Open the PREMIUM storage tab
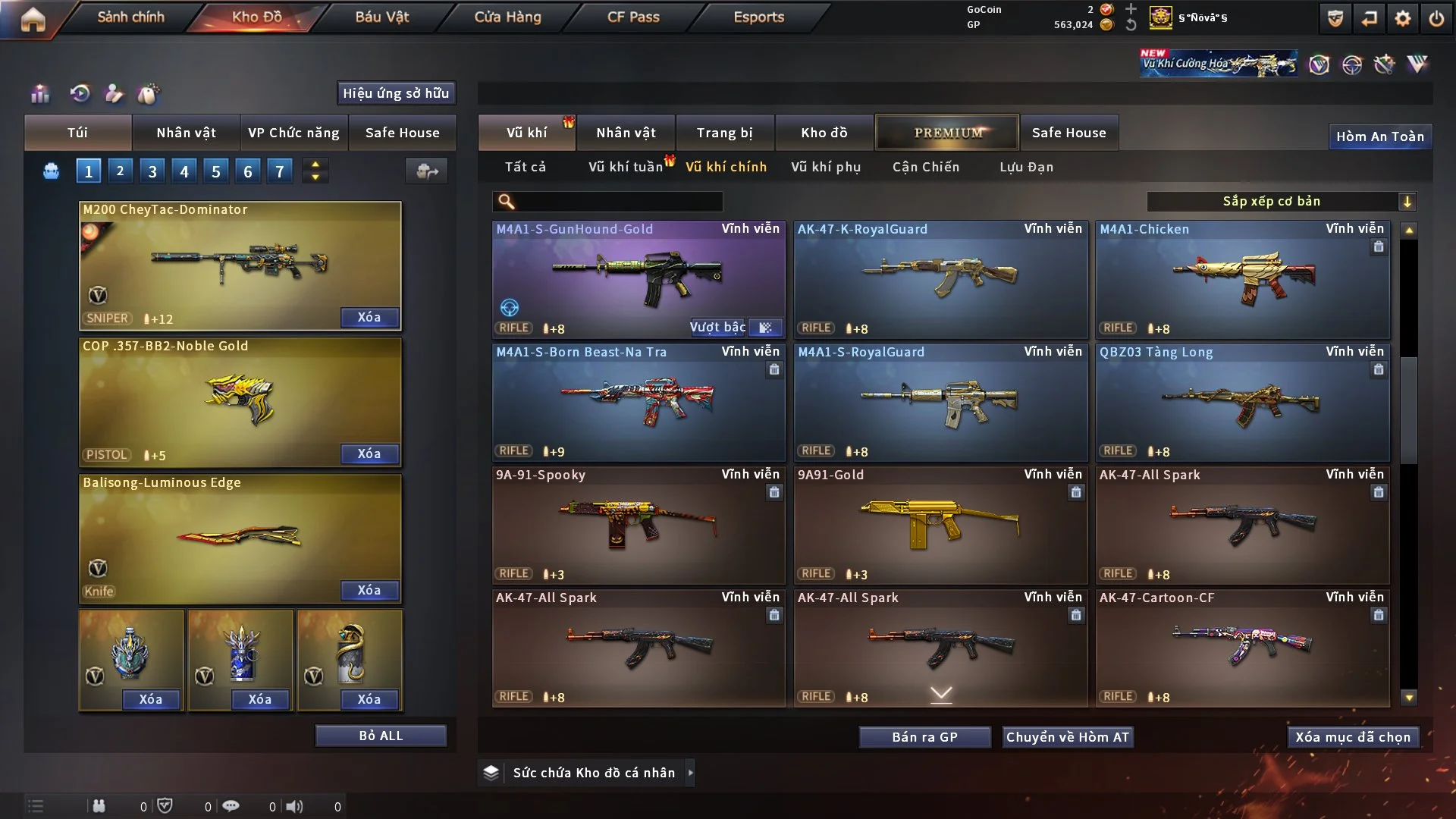Image resolution: width=1456 pixels, height=819 pixels. coord(947,133)
